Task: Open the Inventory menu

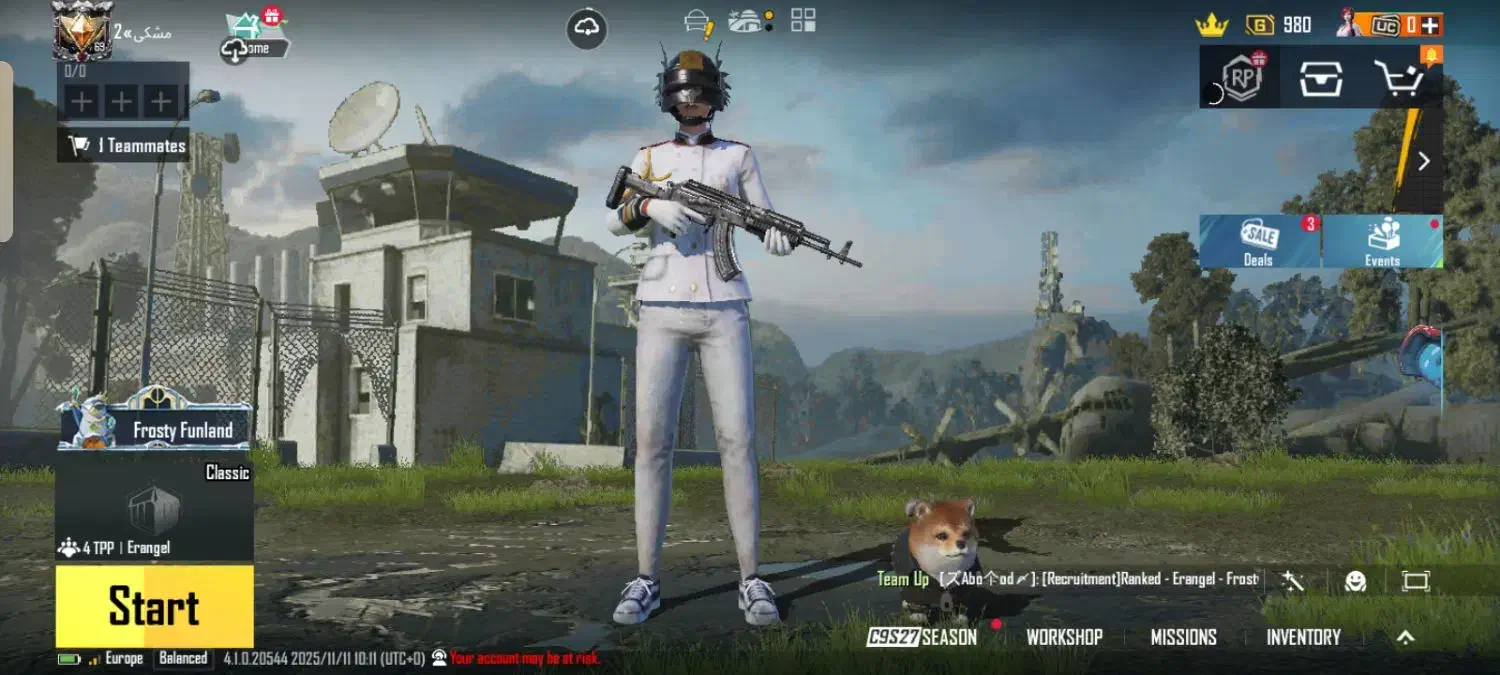Action: [1303, 637]
